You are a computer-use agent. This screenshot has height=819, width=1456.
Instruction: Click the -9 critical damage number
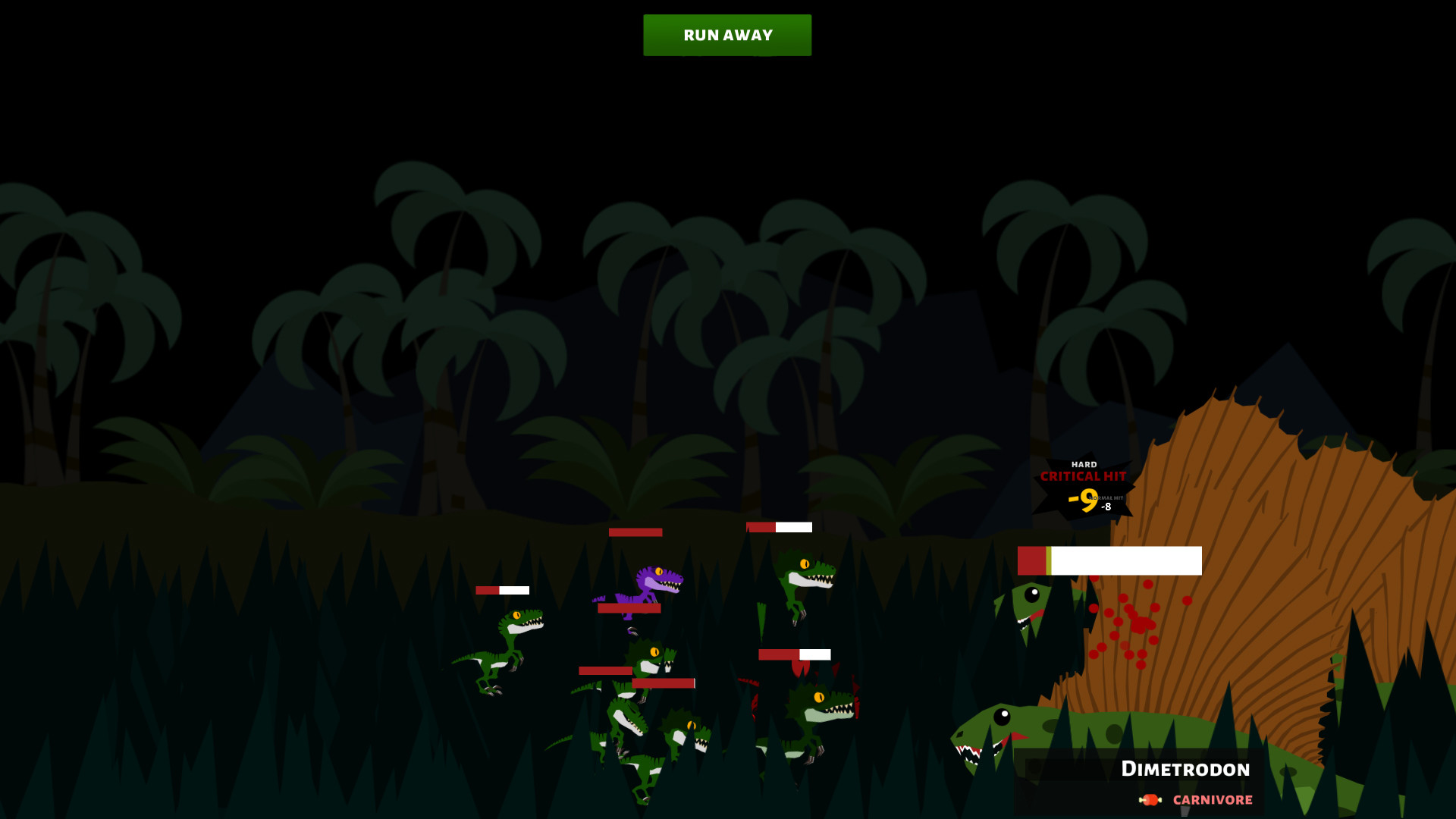(1082, 499)
